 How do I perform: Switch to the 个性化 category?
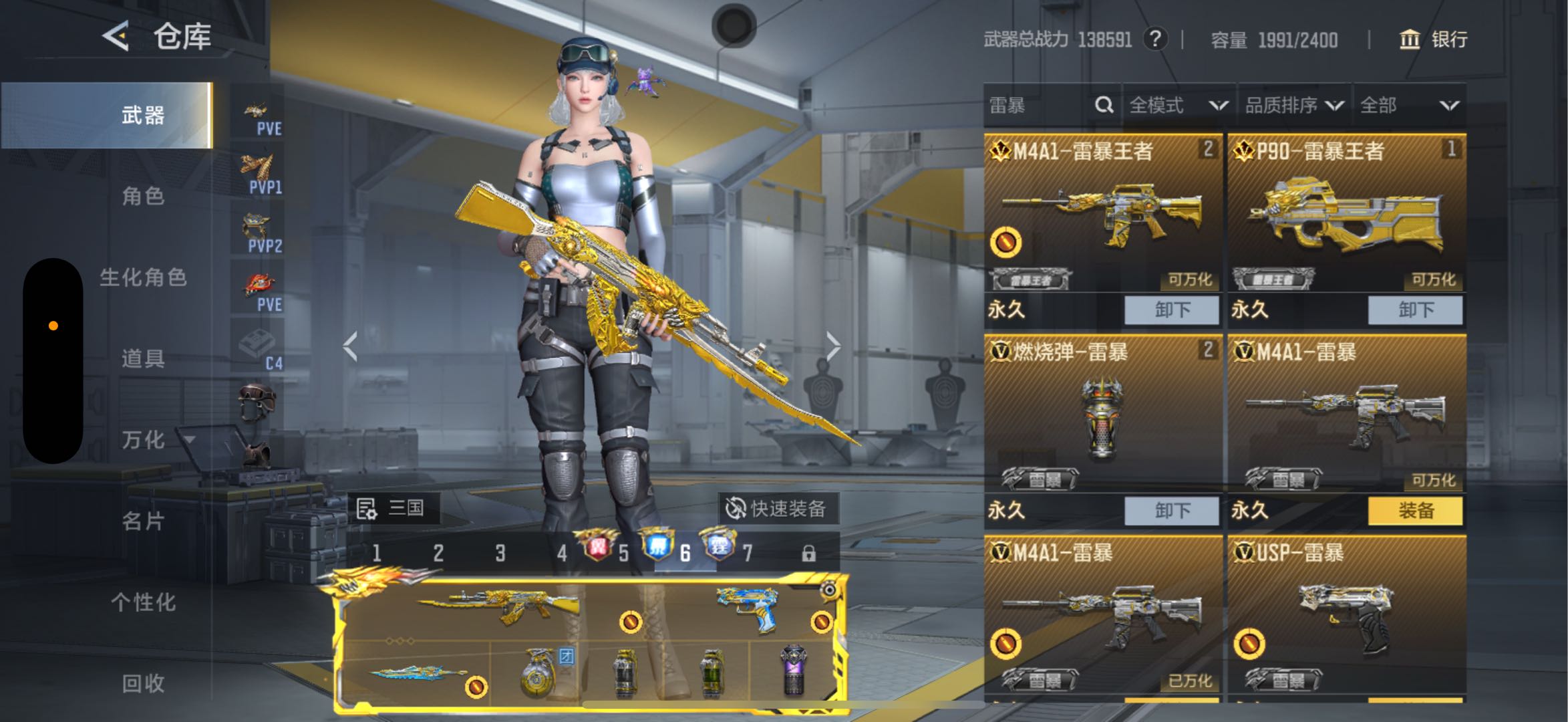tap(143, 602)
